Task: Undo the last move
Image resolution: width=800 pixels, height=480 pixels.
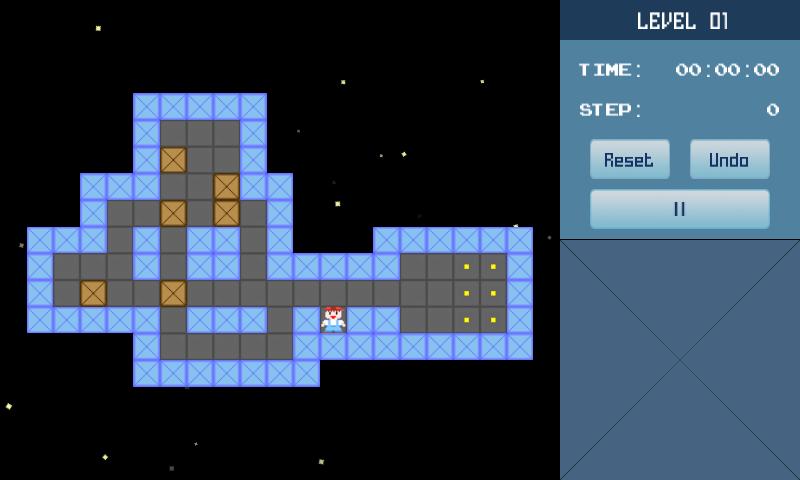Action: 729,160
